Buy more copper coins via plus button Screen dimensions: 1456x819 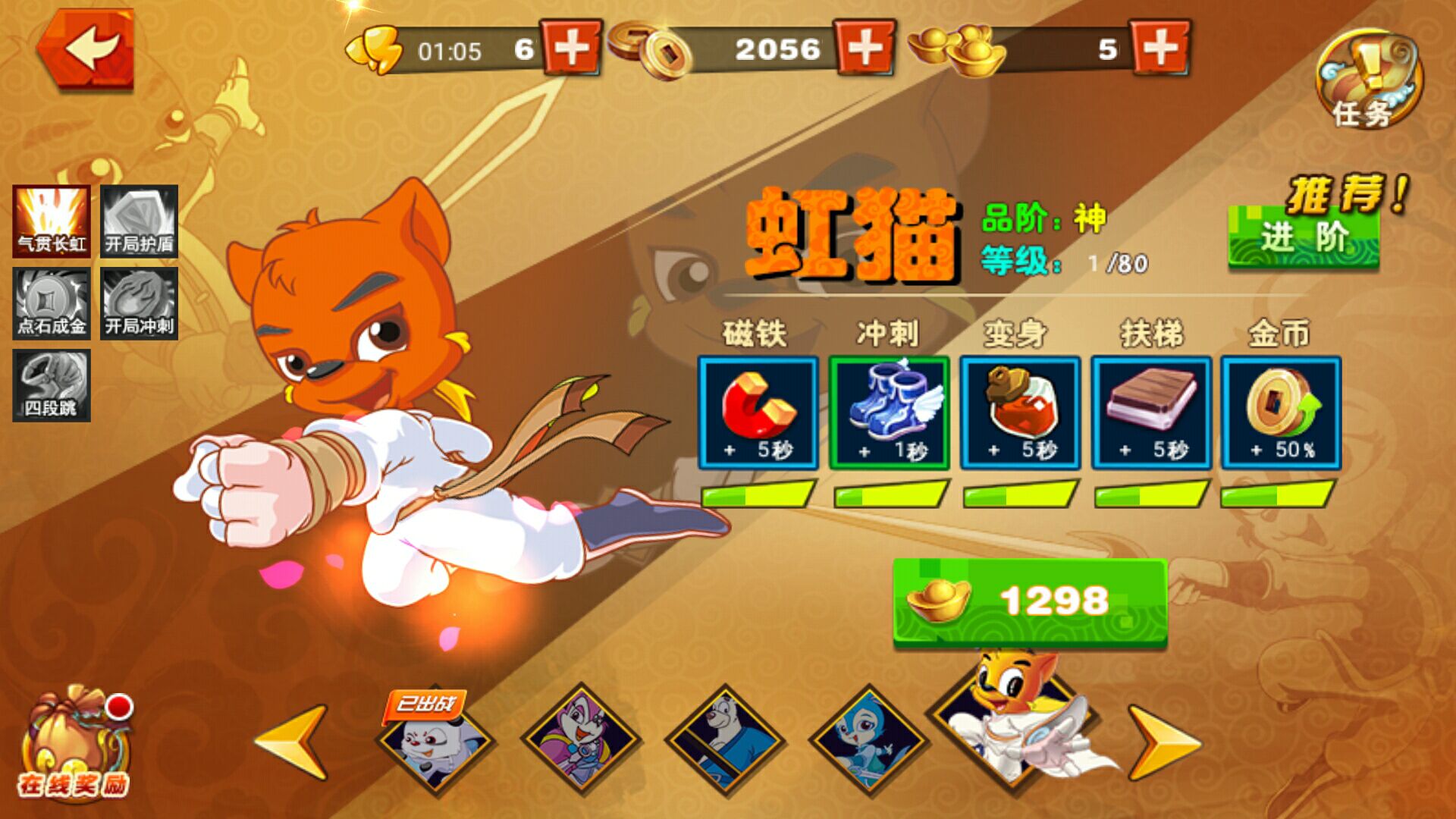tap(864, 49)
